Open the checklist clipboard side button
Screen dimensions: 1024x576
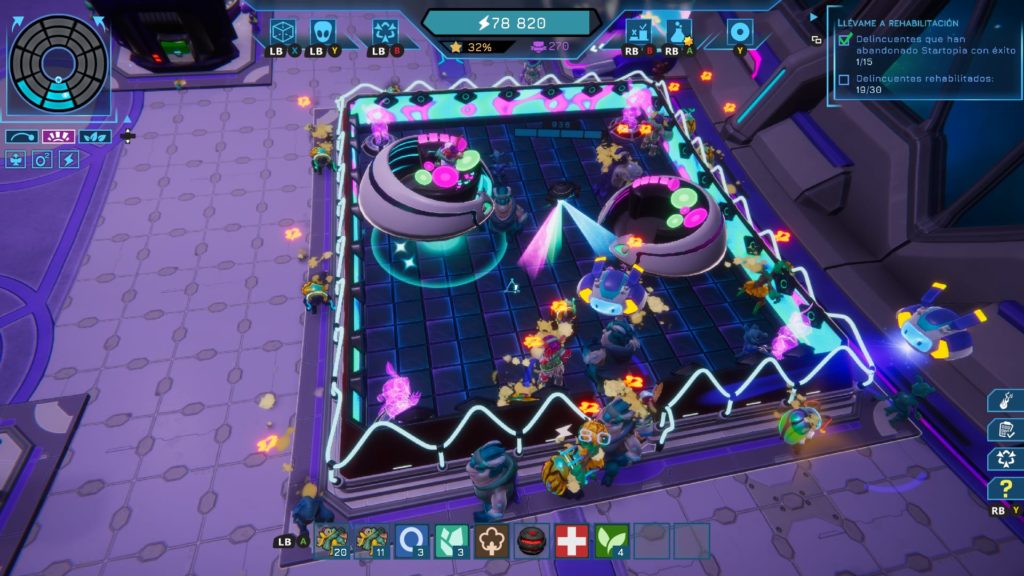pyautogui.click(x=1003, y=430)
